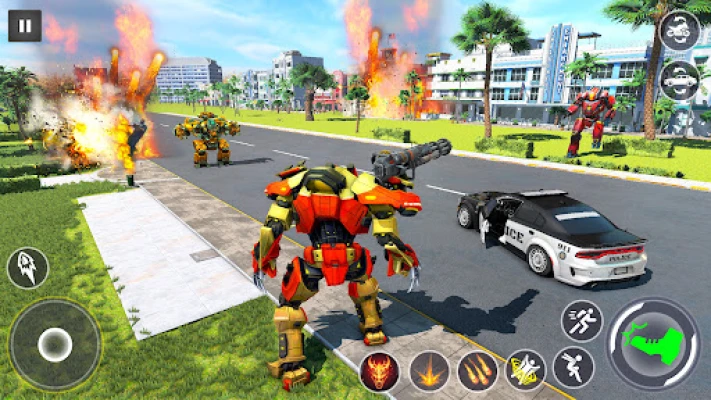Transform into the motorcycle form
This screenshot has width=711, height=400.
pyautogui.click(x=680, y=30)
